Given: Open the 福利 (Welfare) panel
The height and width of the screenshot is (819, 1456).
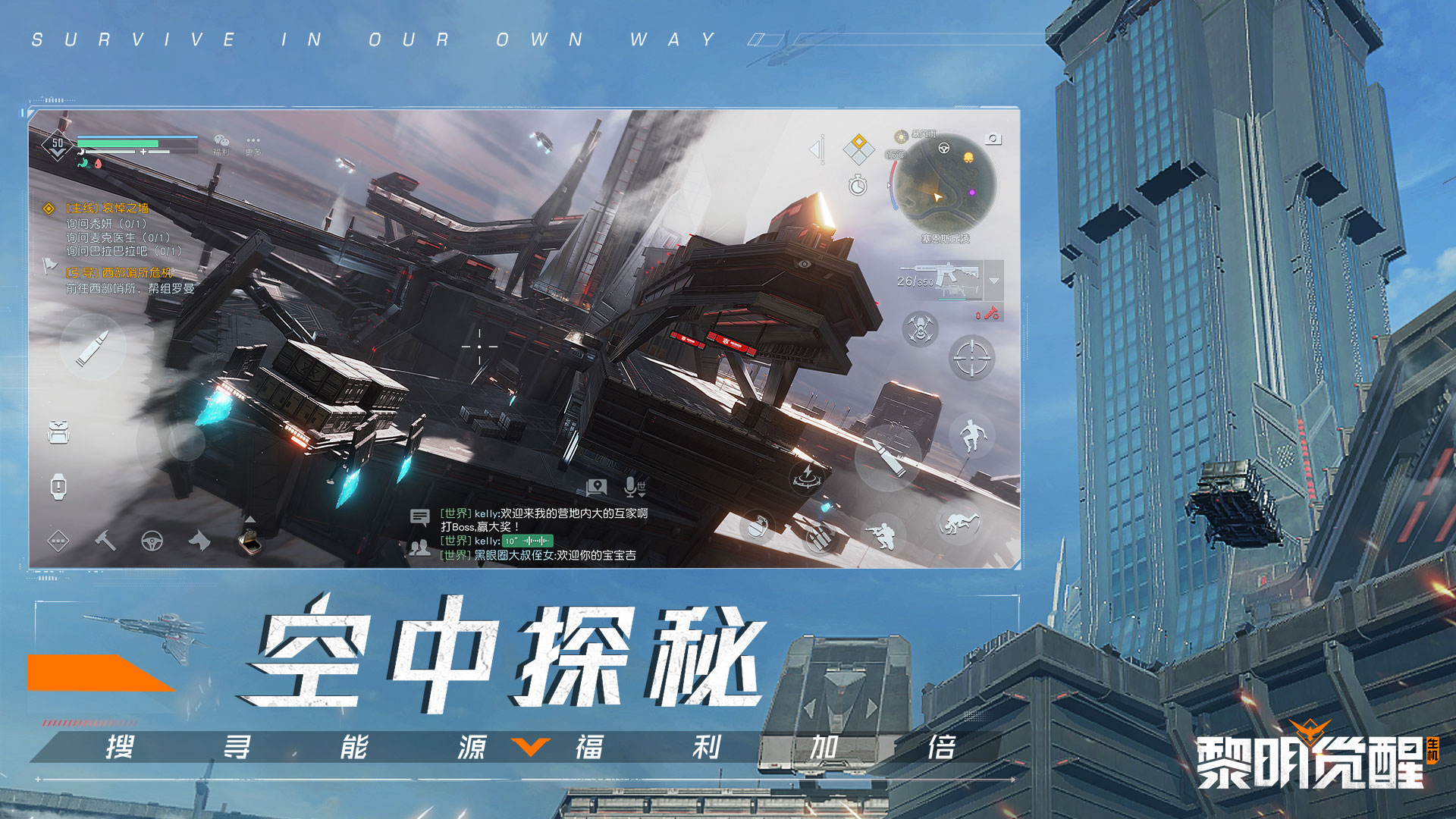Looking at the screenshot, I should [x=221, y=145].
